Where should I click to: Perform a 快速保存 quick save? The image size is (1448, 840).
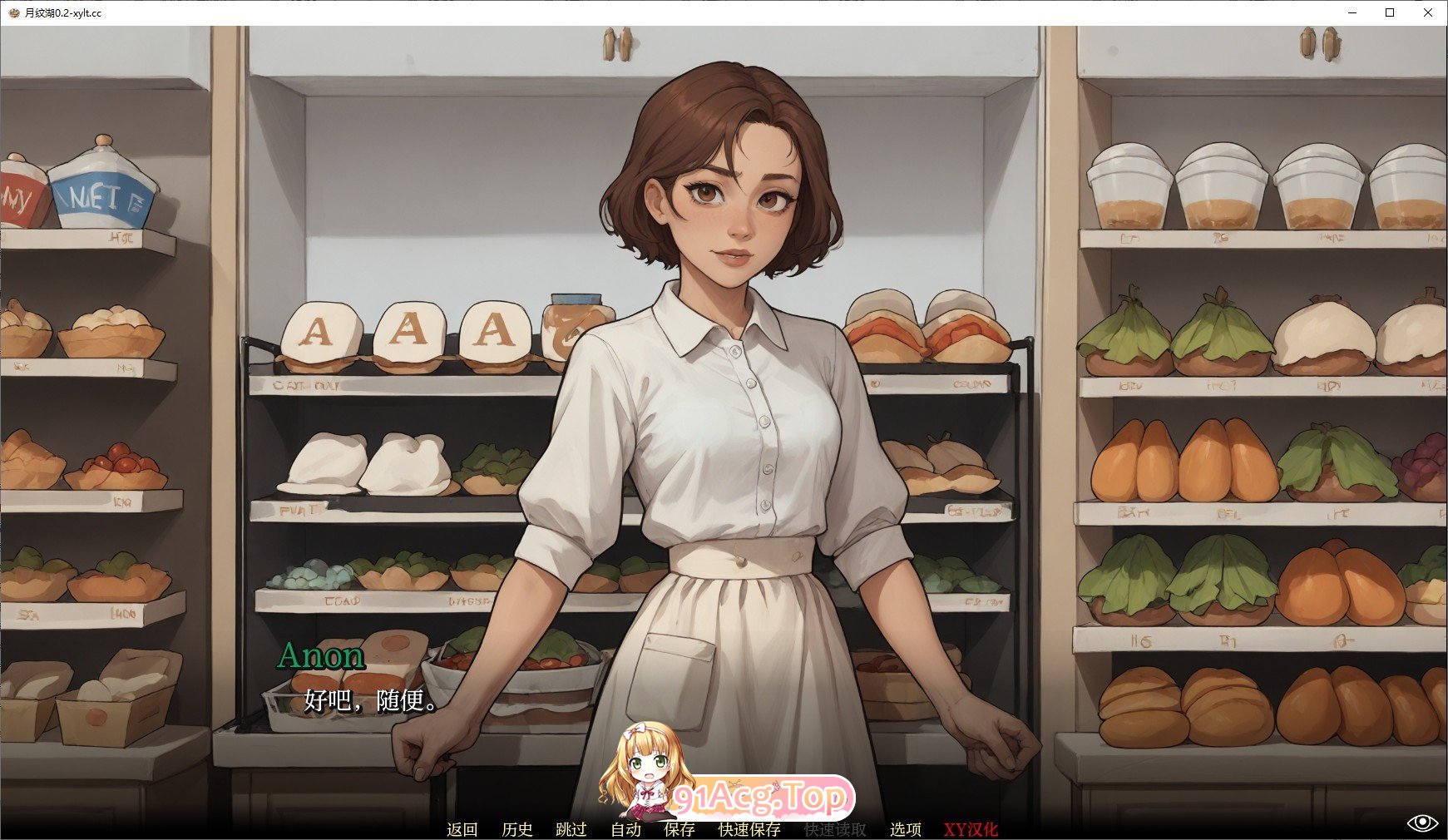pyautogui.click(x=749, y=829)
